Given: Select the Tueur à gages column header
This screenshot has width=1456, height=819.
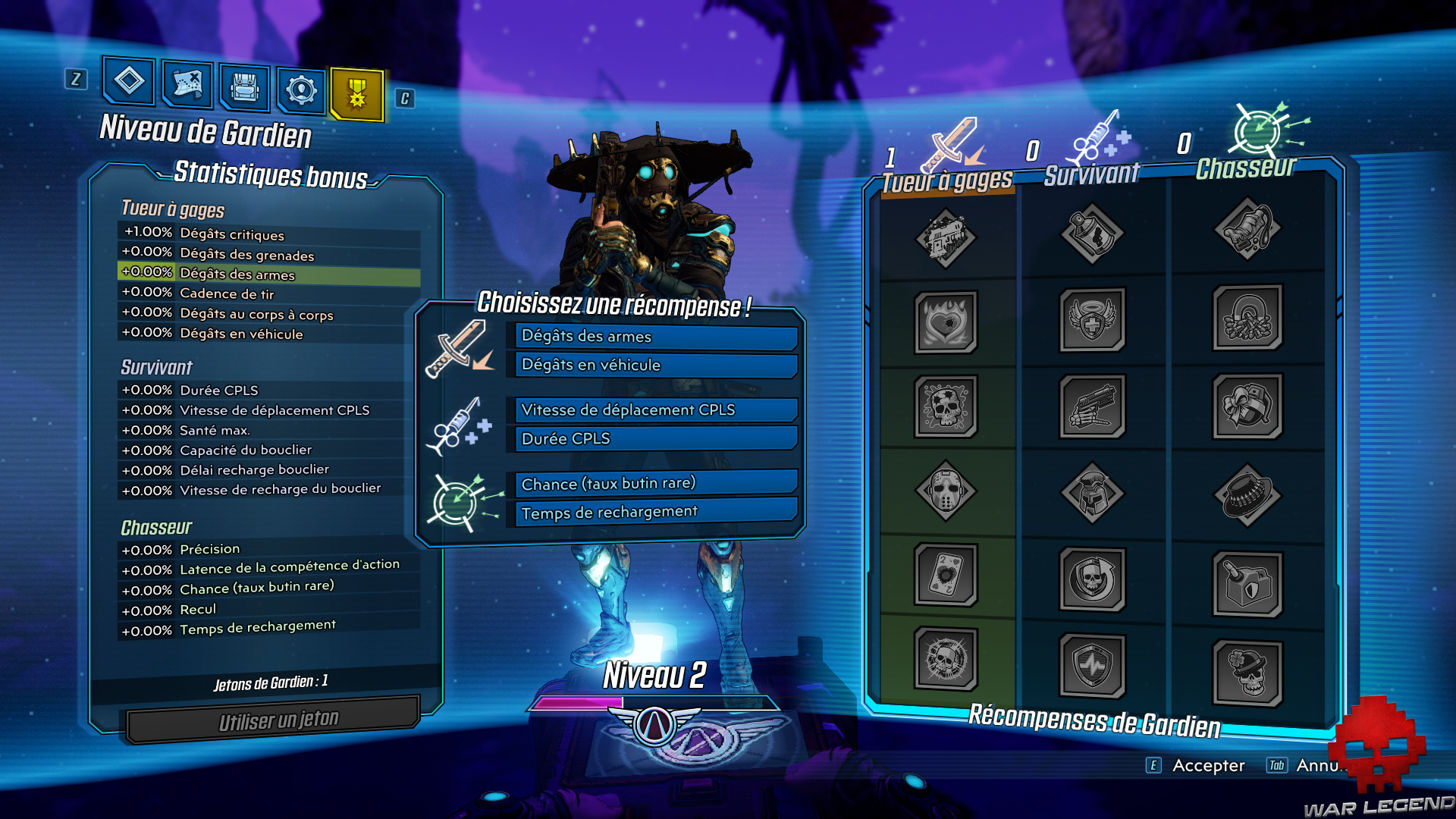Looking at the screenshot, I should [x=946, y=180].
